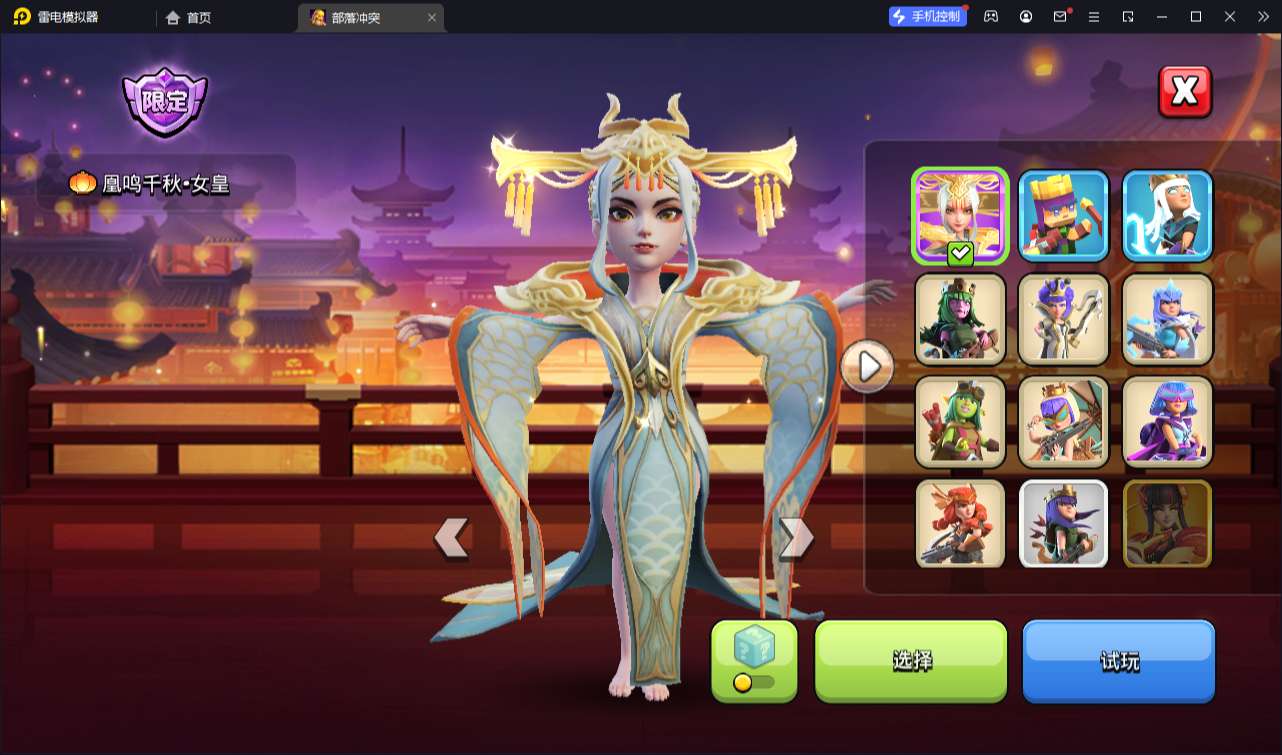The image size is (1282, 755).
Task: Choose the purple-haired queen with teal sunglasses
Action: point(1064,422)
